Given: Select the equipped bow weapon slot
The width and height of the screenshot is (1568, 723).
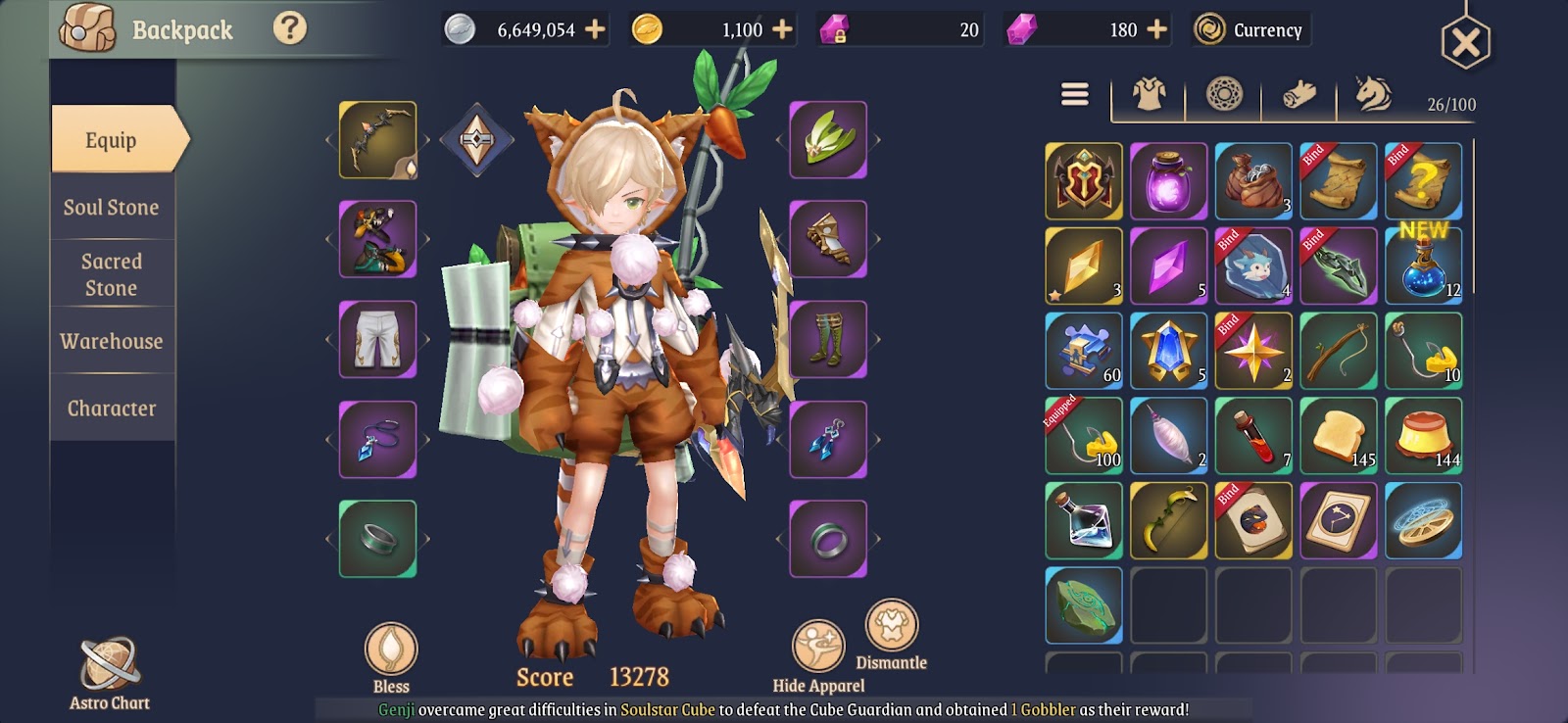Looking at the screenshot, I should [378, 140].
